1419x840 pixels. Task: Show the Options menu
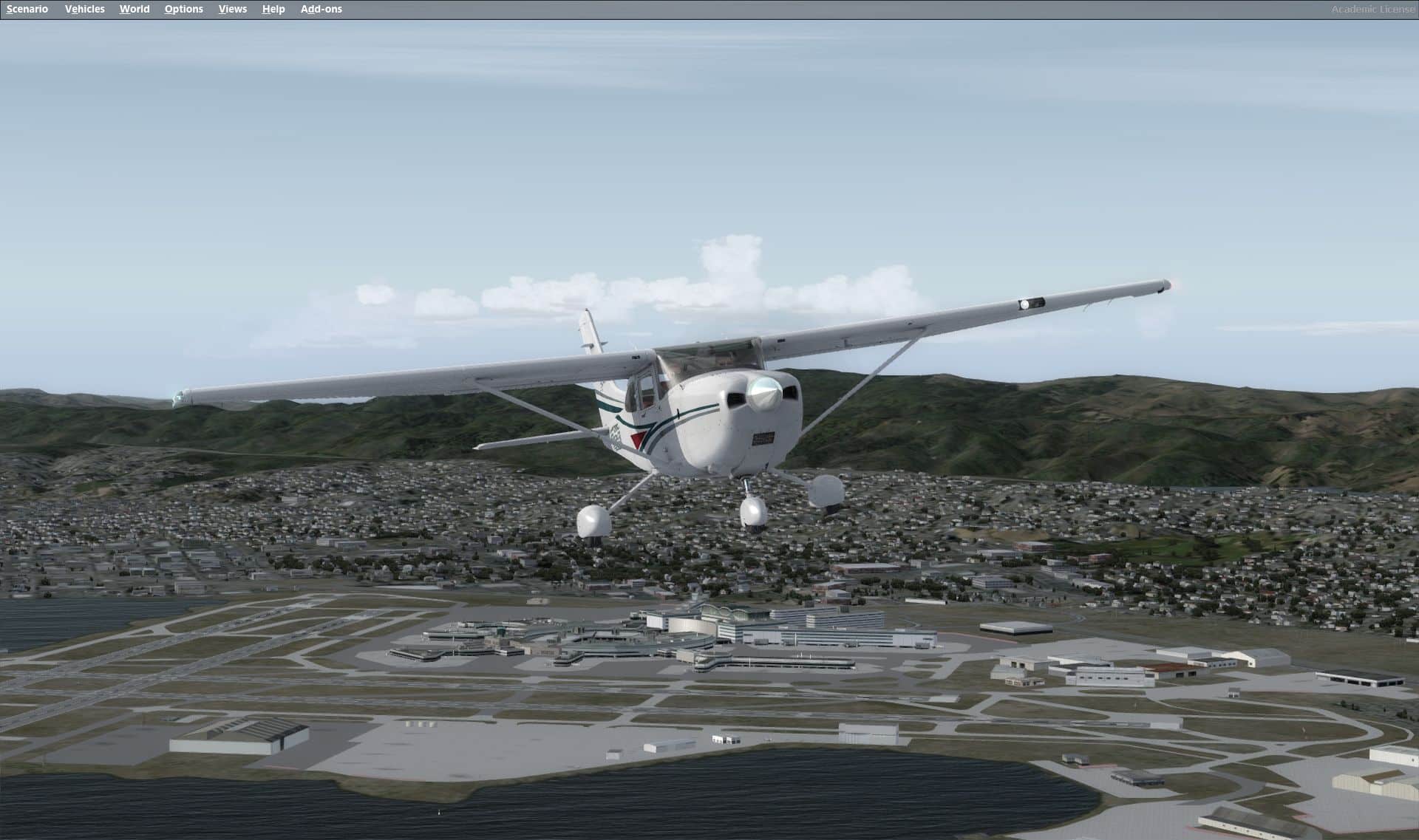click(183, 9)
